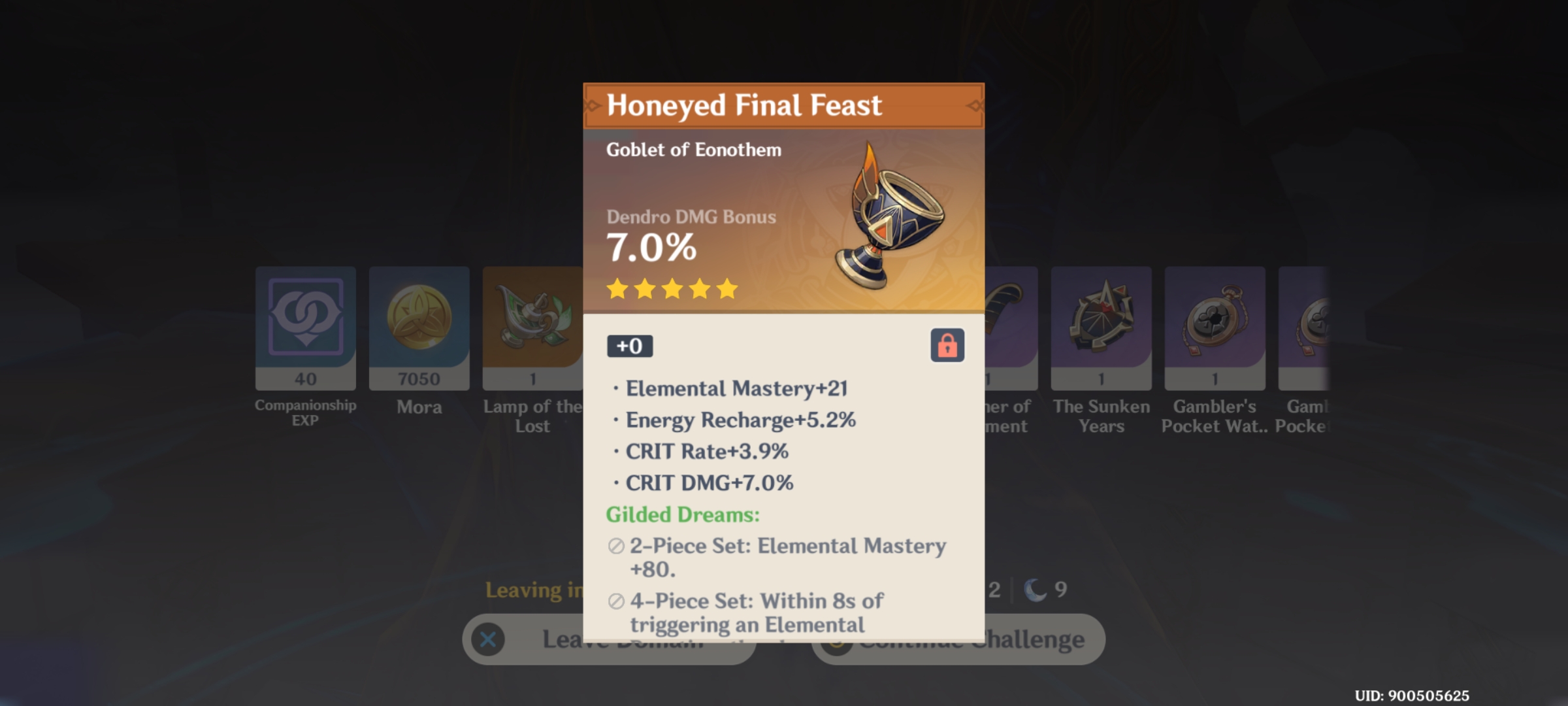
Task: Click the +0 enhancement level badge
Action: 630,346
